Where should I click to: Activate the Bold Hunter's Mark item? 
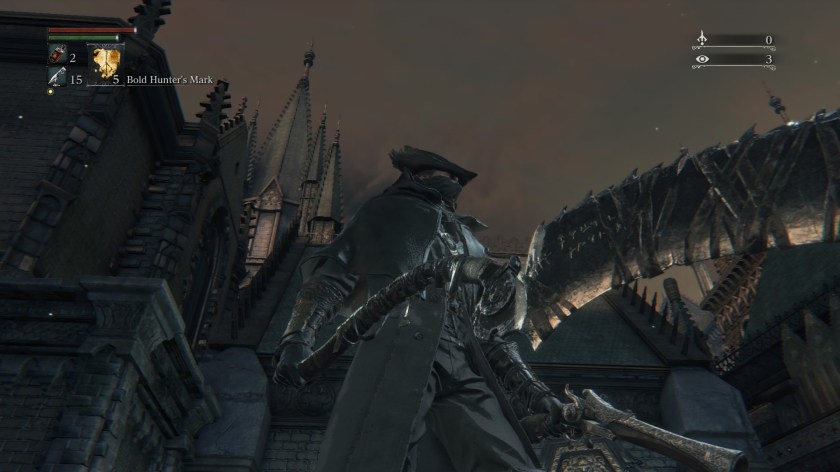click(x=104, y=64)
